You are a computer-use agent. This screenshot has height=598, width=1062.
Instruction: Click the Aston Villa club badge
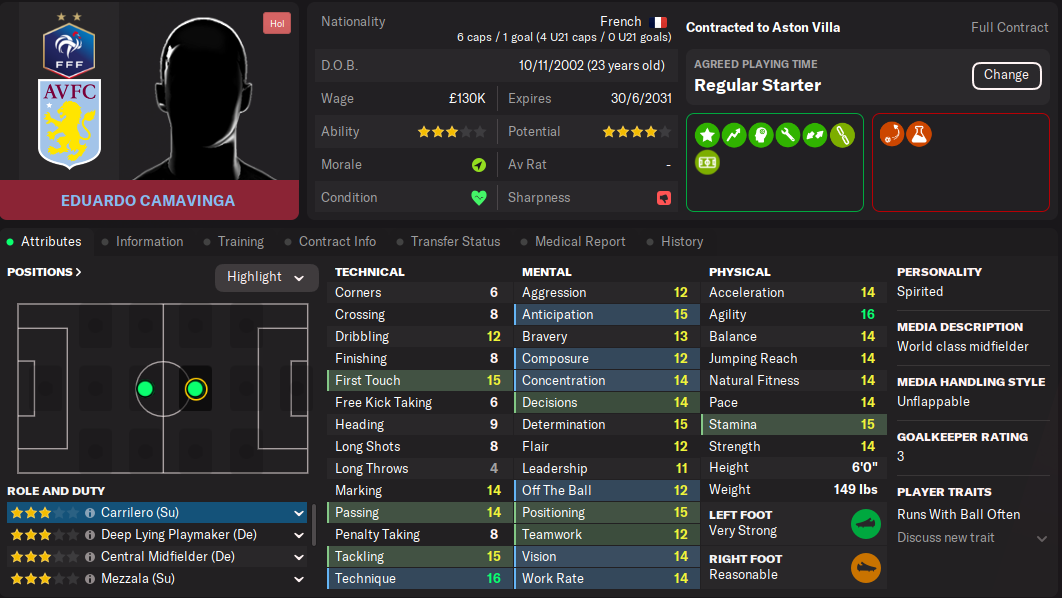[69, 123]
